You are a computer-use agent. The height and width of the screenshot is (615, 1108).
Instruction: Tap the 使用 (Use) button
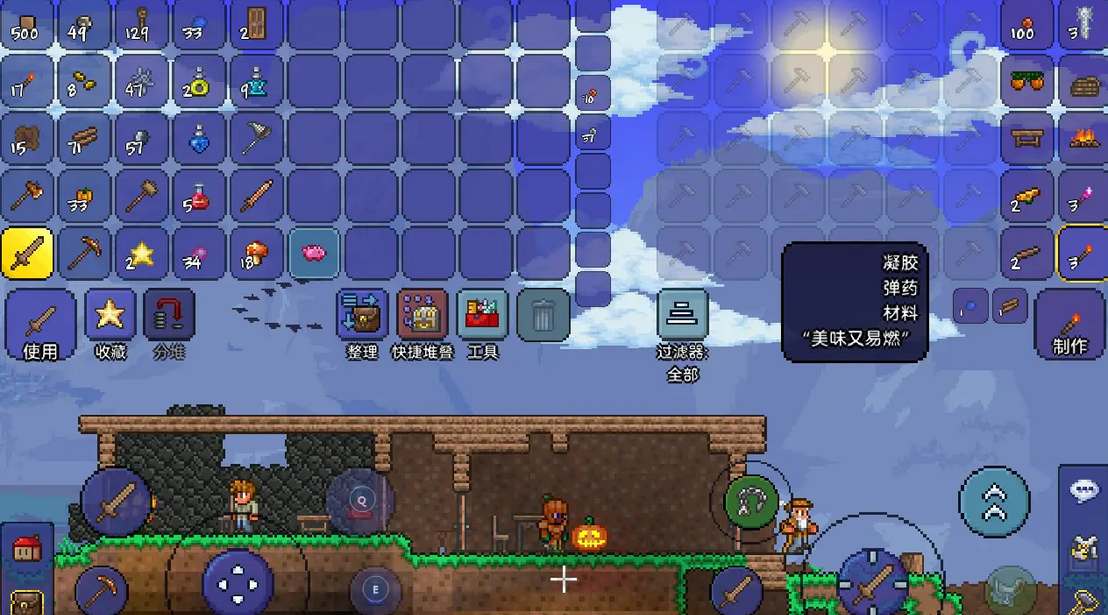pyautogui.click(x=41, y=324)
